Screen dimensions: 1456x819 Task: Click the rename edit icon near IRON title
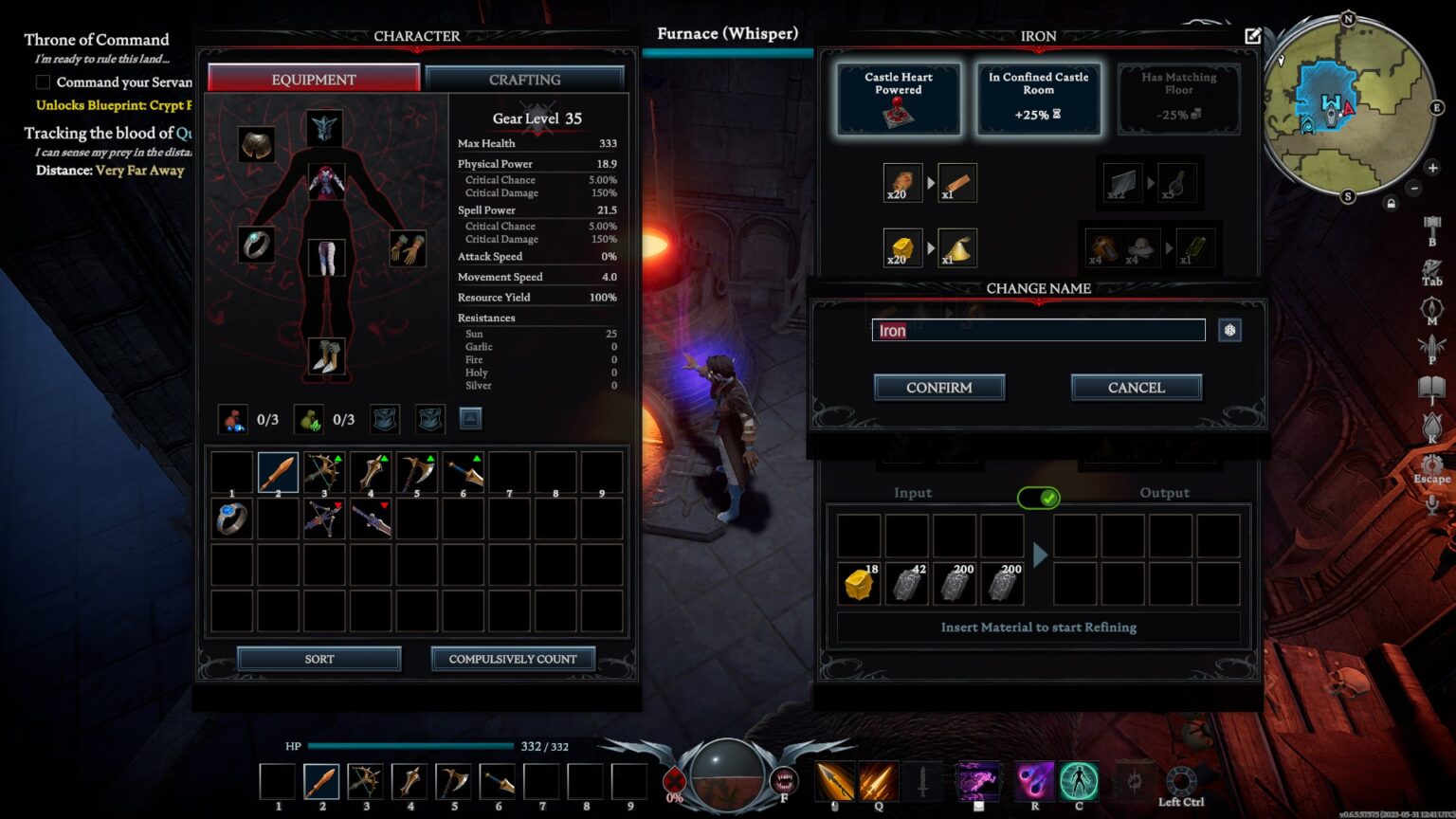pyautogui.click(x=1252, y=36)
